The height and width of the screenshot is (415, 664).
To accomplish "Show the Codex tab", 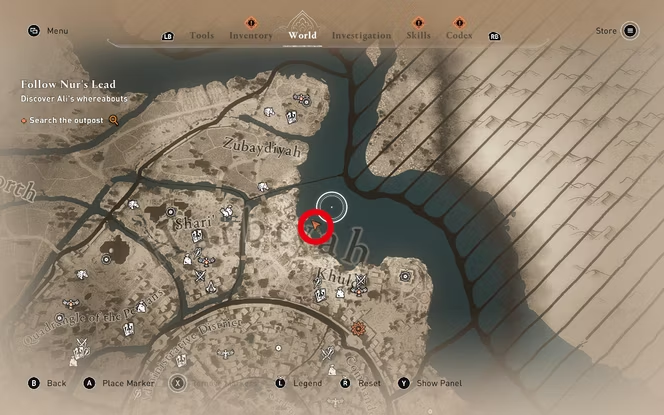I will click(459, 36).
